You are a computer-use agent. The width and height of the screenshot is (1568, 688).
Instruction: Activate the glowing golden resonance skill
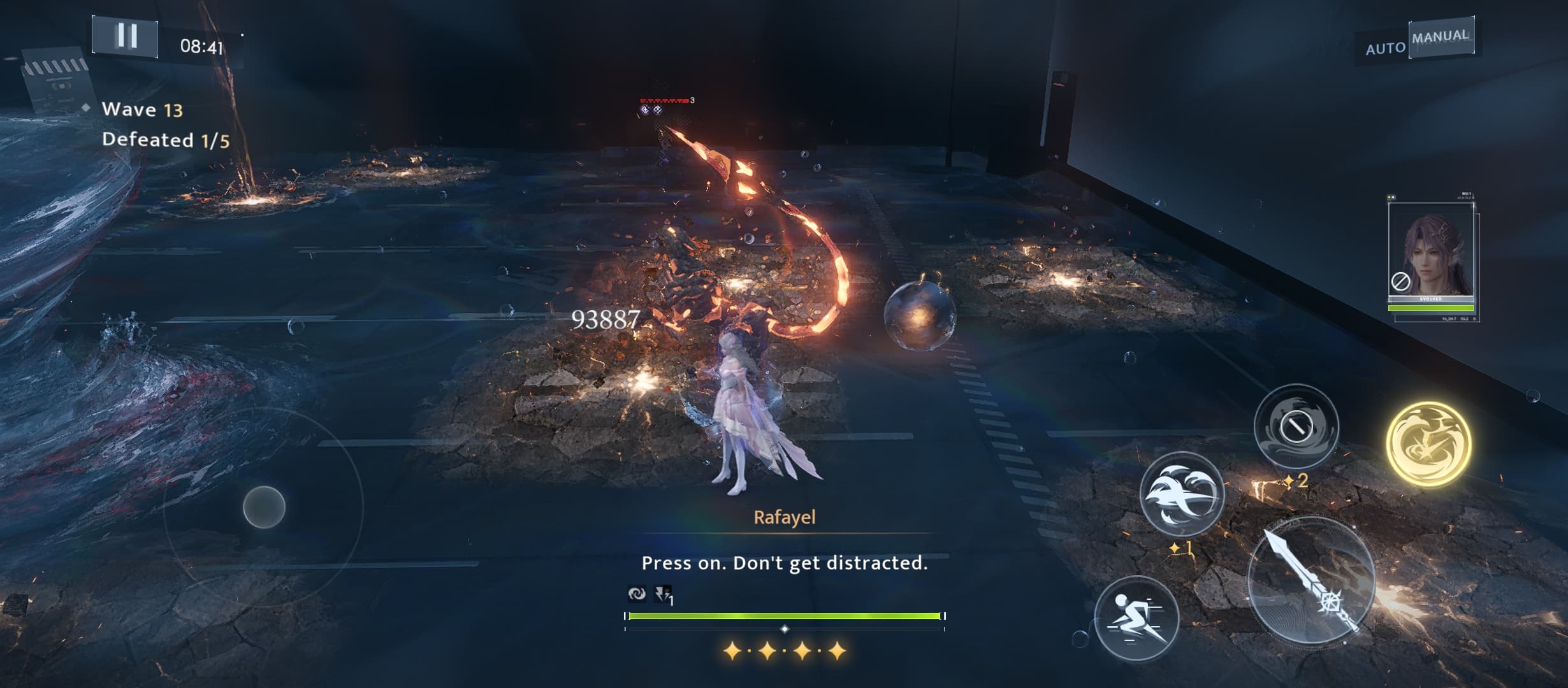tap(1428, 443)
